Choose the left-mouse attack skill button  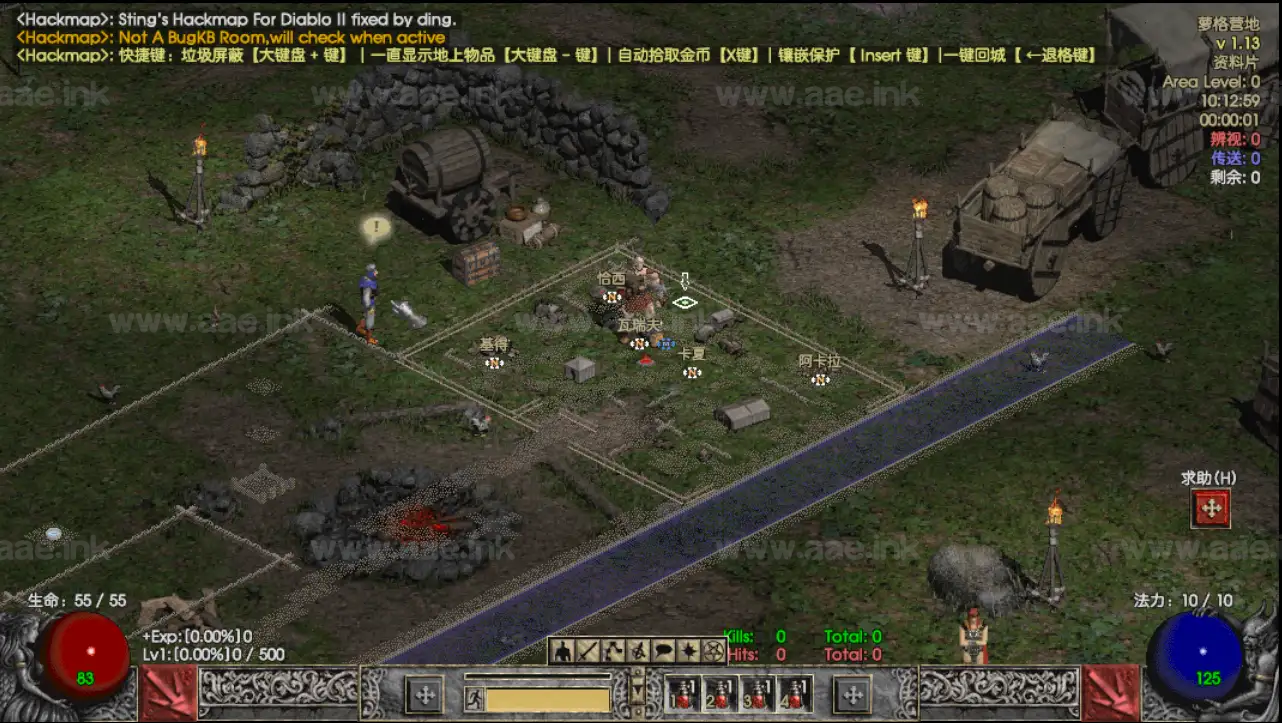coord(426,693)
